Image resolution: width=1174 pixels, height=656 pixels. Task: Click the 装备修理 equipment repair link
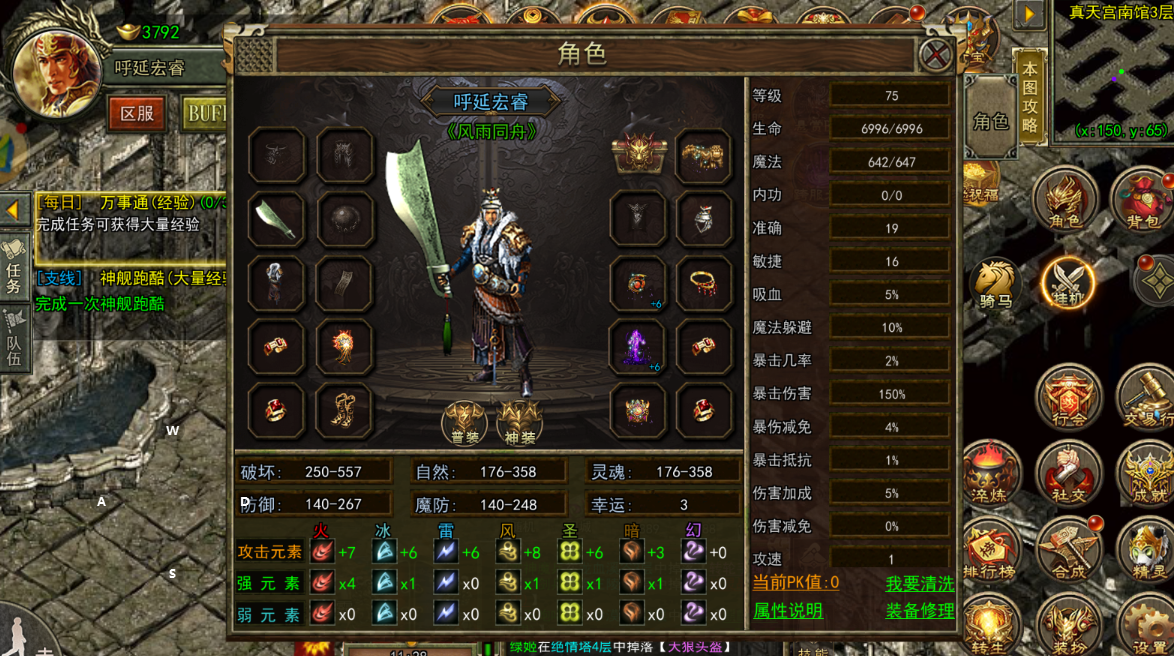pyautogui.click(x=919, y=611)
